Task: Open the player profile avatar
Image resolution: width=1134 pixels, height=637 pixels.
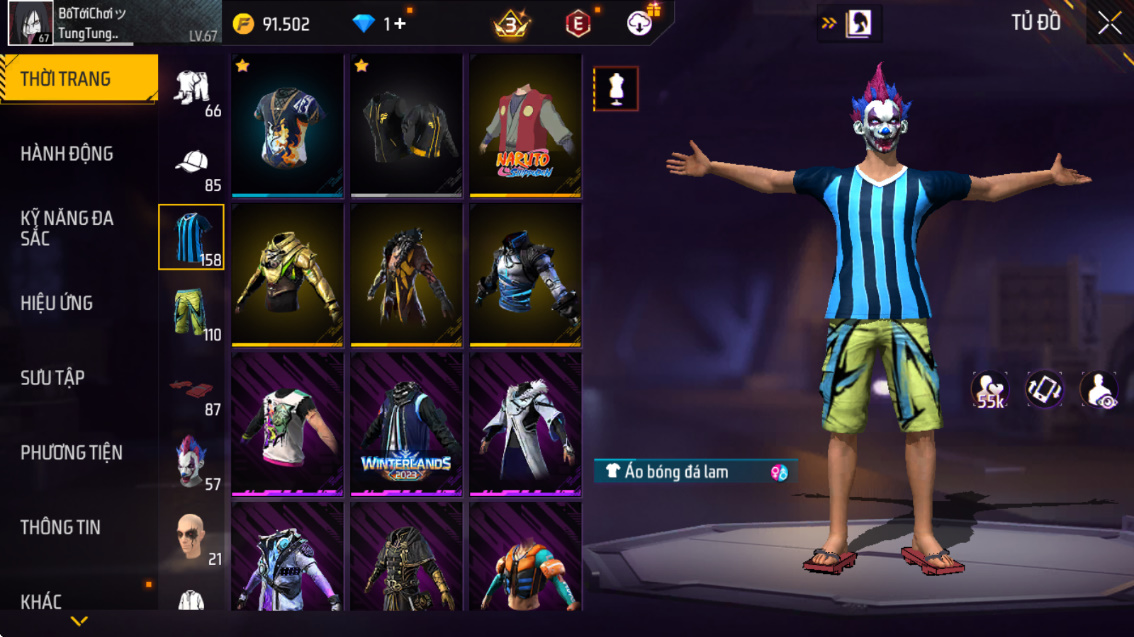Action: click(31, 23)
